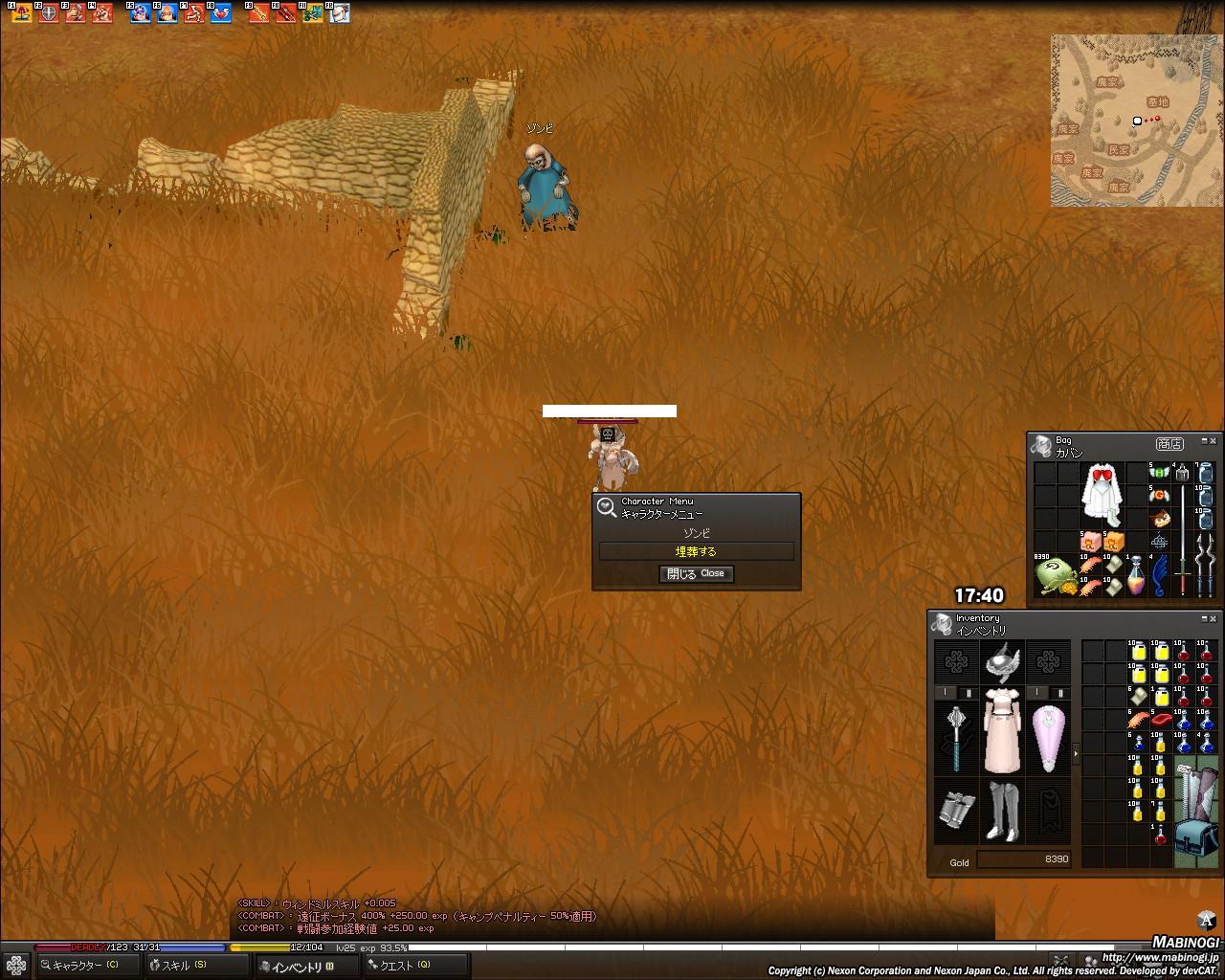The image size is (1225, 980).
Task: Select the equipped pink dress slot
Action: [1002, 729]
